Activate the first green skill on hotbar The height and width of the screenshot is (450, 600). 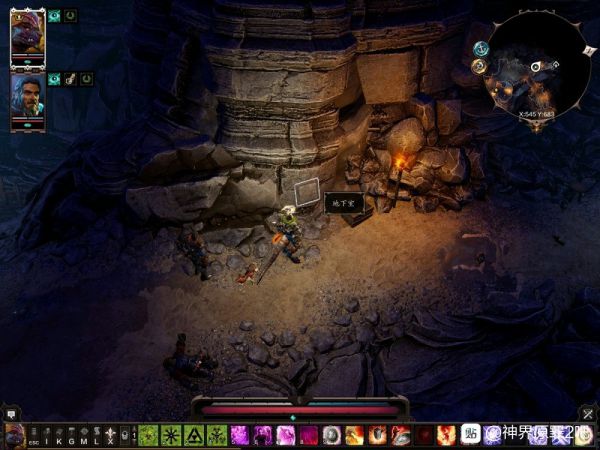[x=149, y=435]
